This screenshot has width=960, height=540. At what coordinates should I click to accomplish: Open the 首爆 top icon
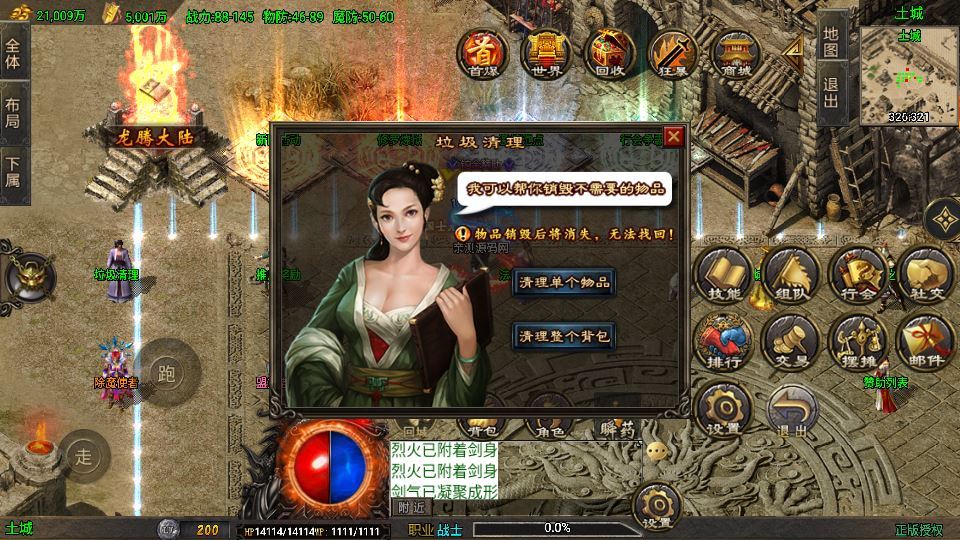(x=480, y=51)
